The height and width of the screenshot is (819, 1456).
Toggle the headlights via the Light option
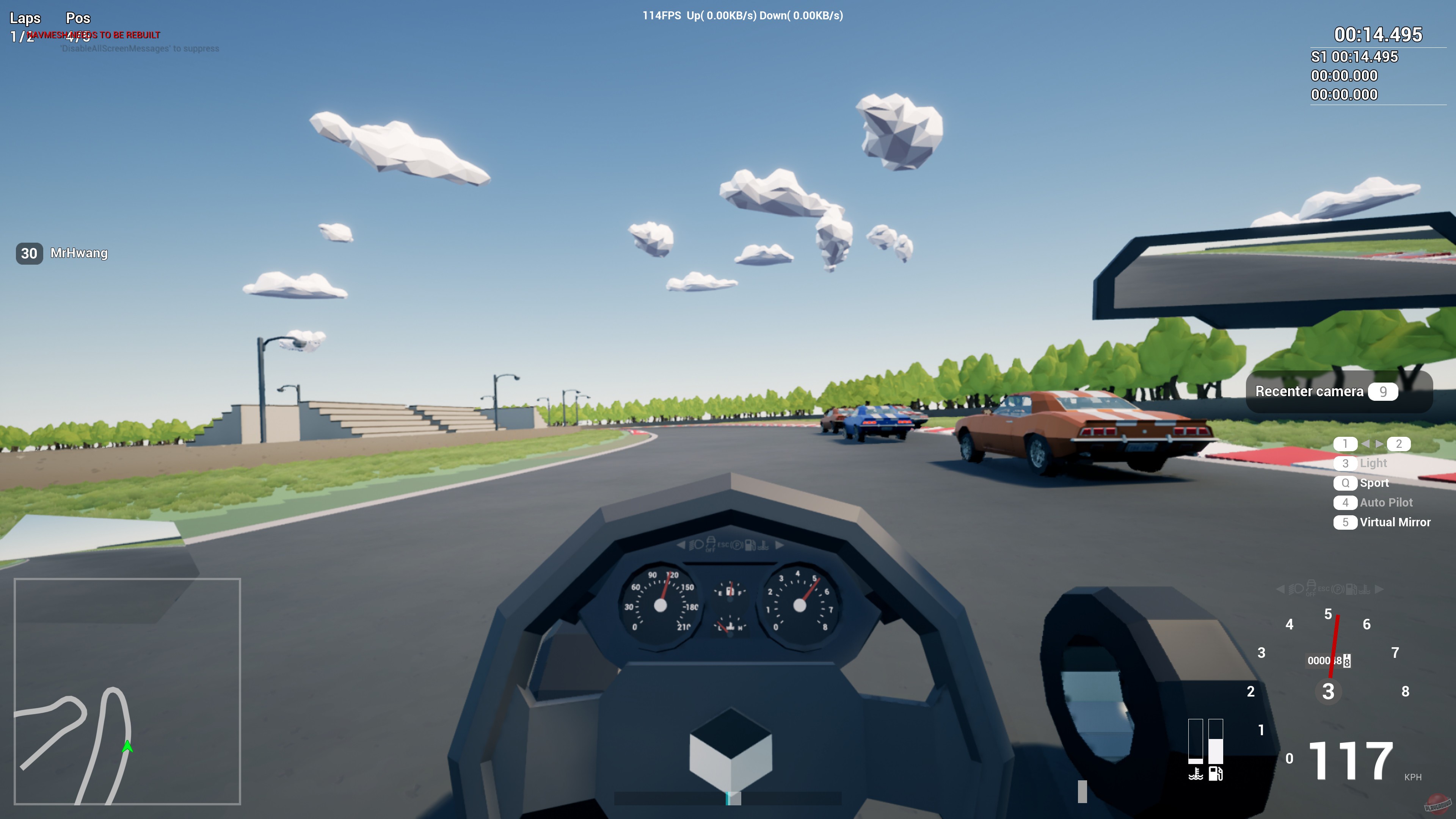(x=1373, y=463)
